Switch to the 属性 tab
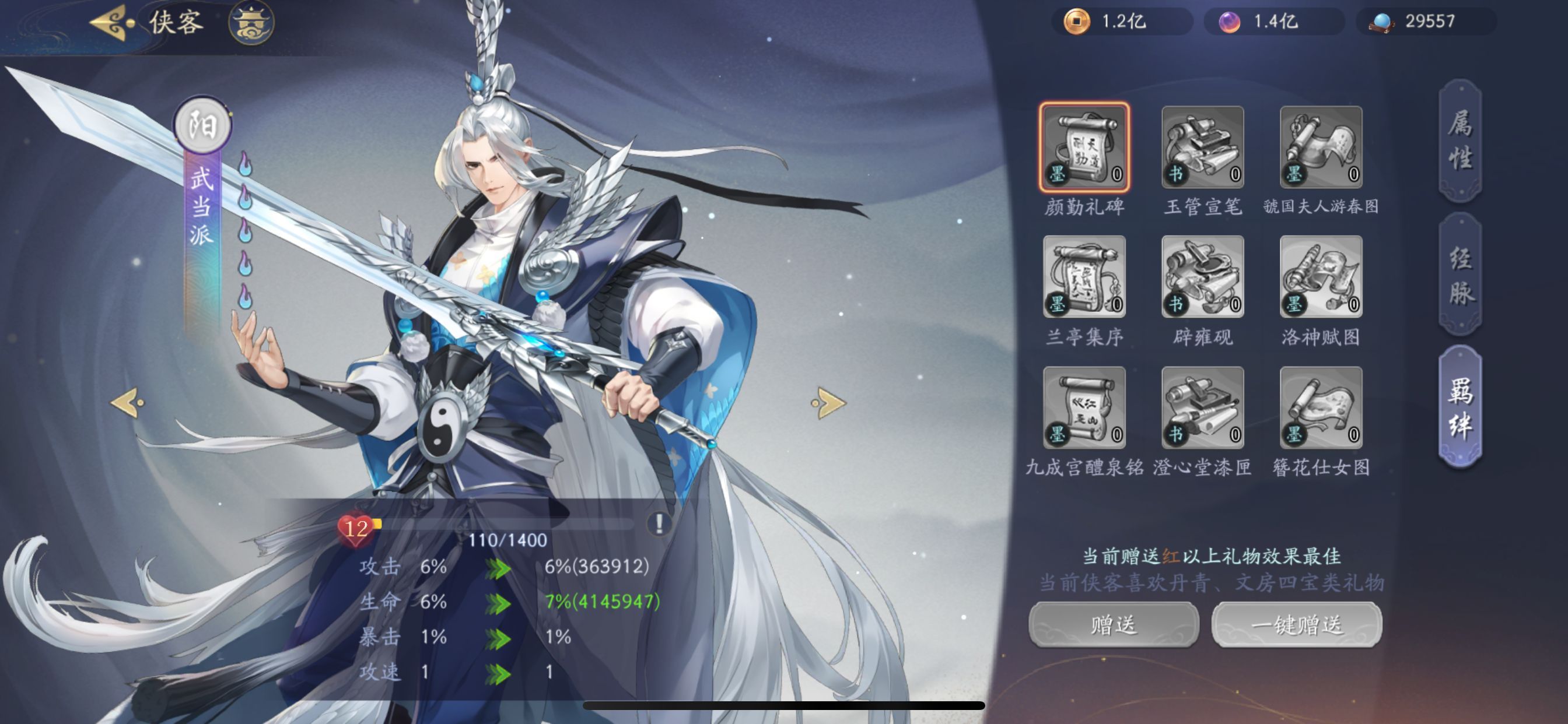 click(x=1460, y=140)
